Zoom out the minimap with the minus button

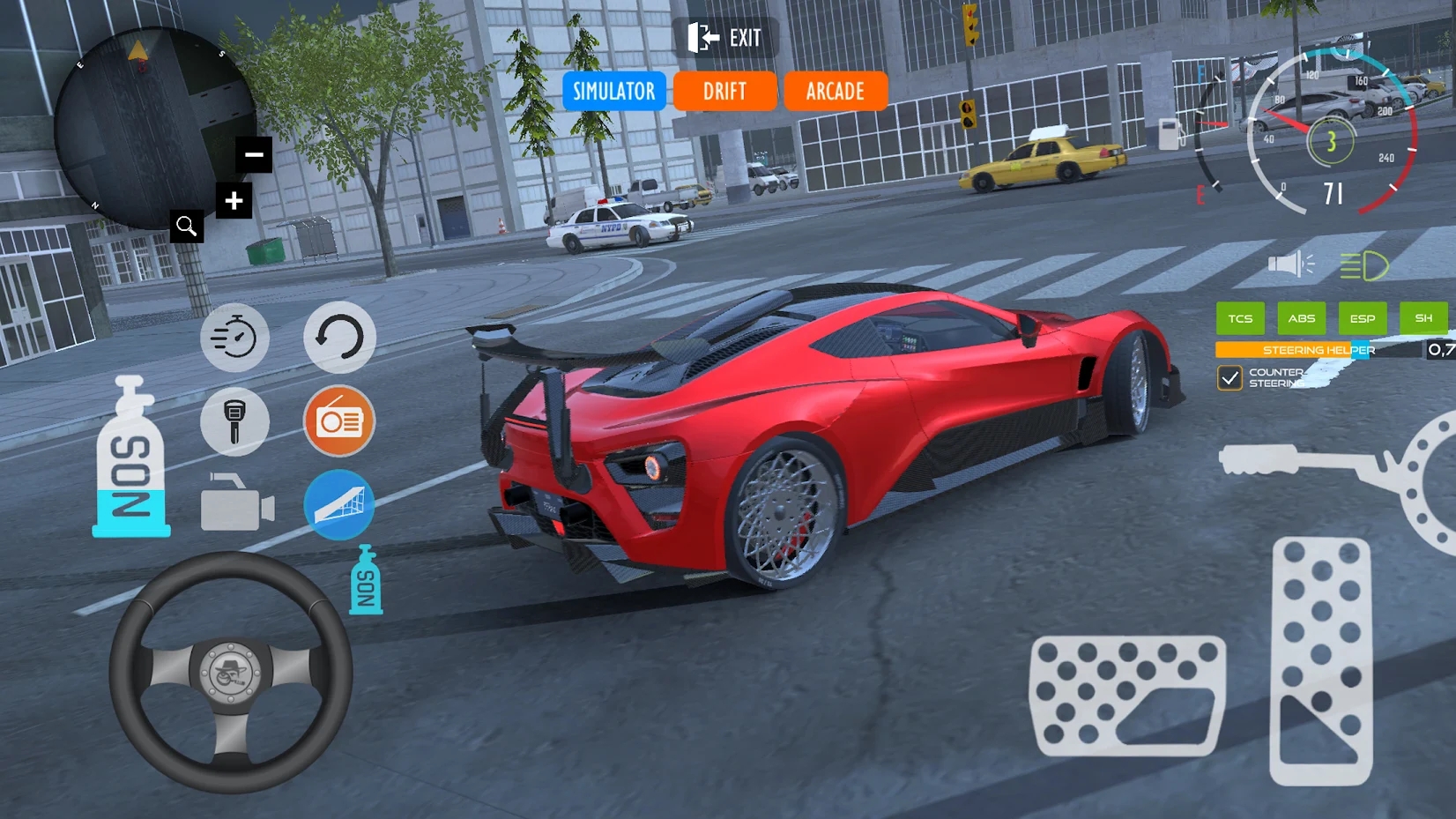point(254,155)
